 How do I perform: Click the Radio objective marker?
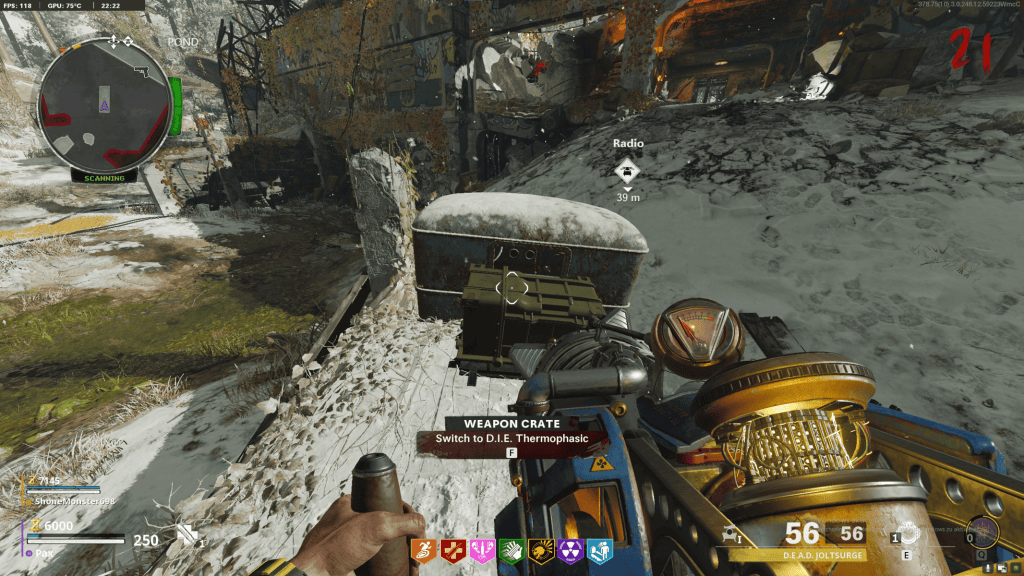(x=628, y=169)
